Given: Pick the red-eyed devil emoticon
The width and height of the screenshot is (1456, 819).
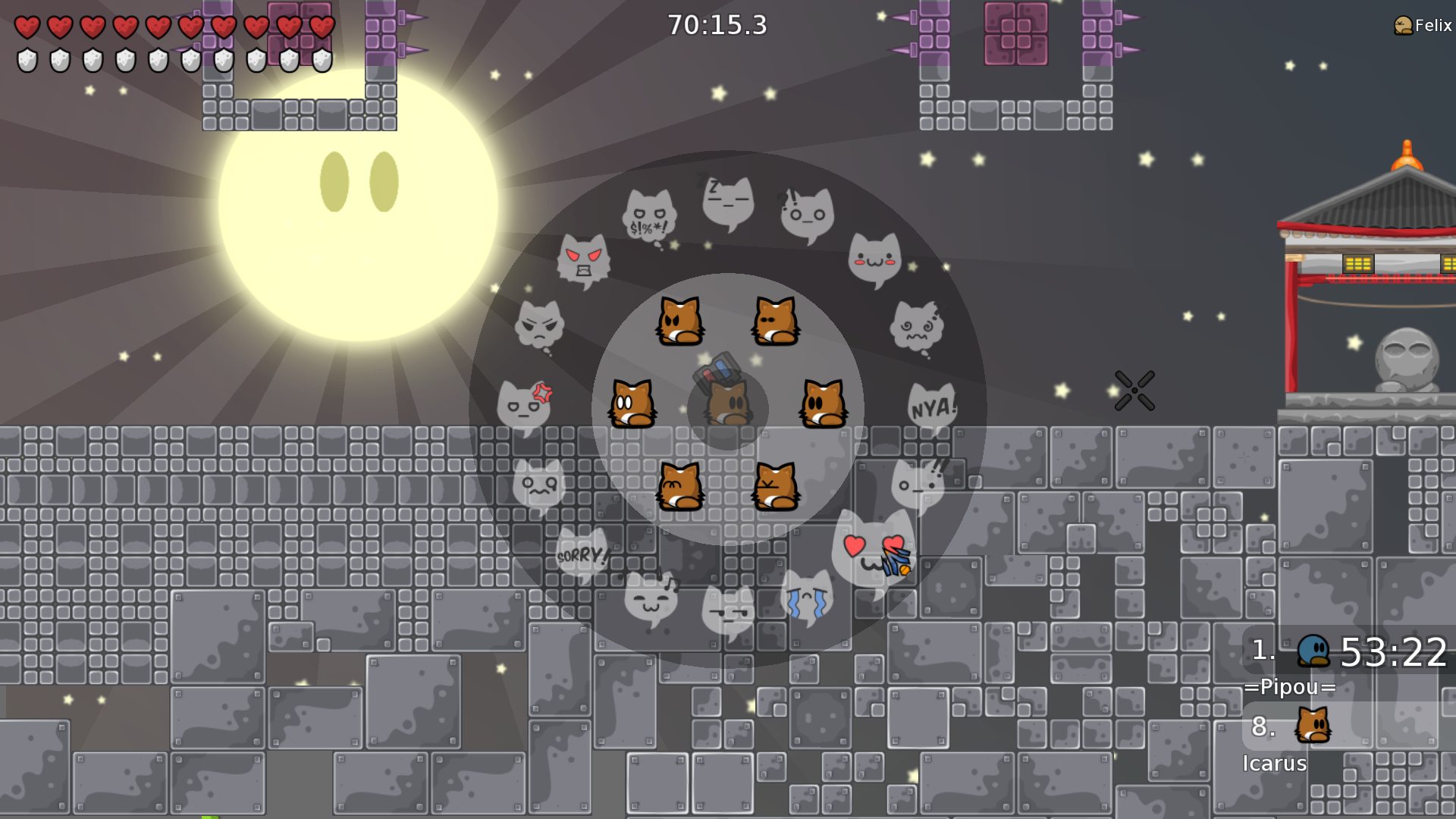Looking at the screenshot, I should [583, 260].
